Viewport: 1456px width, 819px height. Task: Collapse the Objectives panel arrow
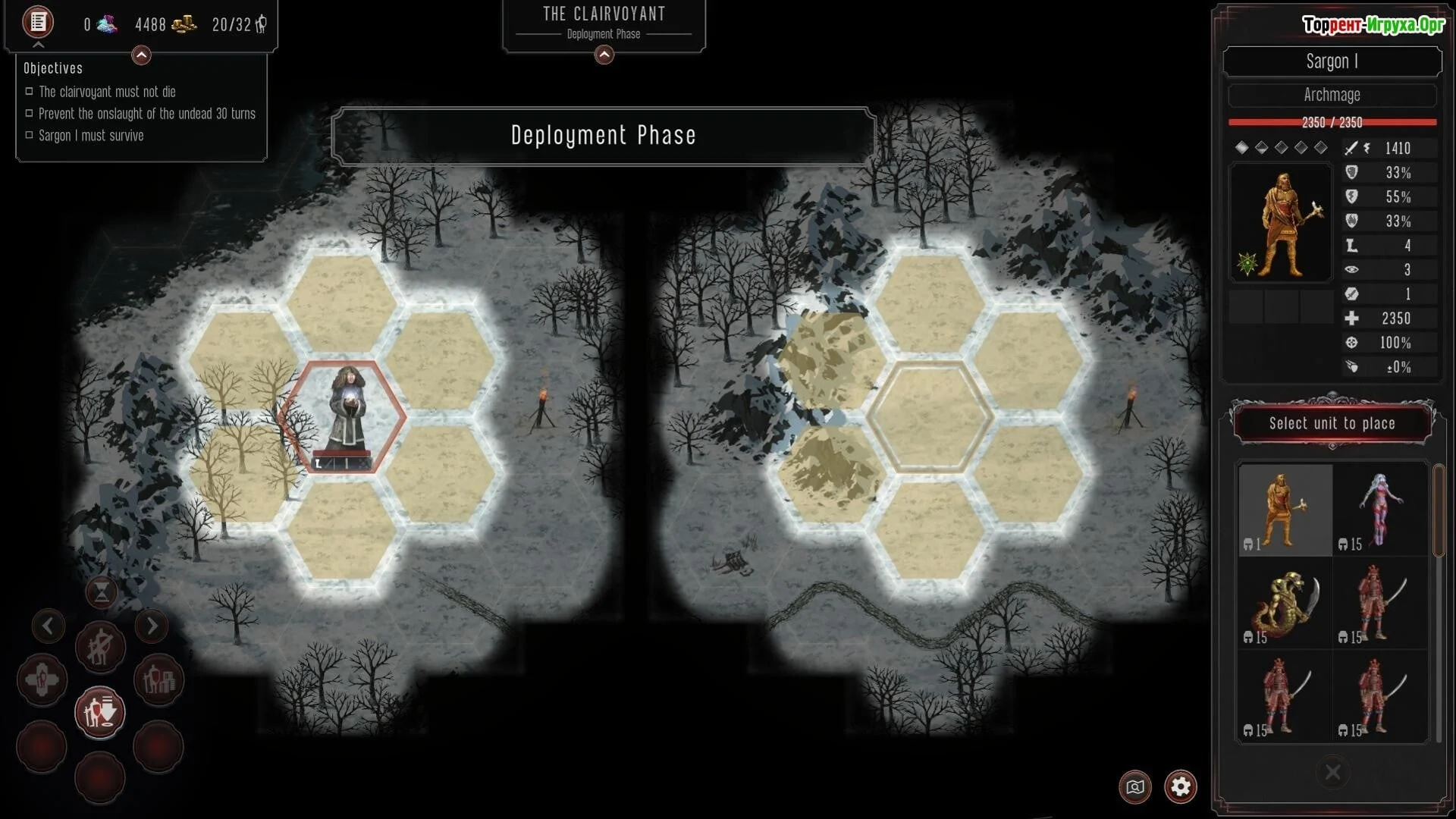(x=141, y=55)
